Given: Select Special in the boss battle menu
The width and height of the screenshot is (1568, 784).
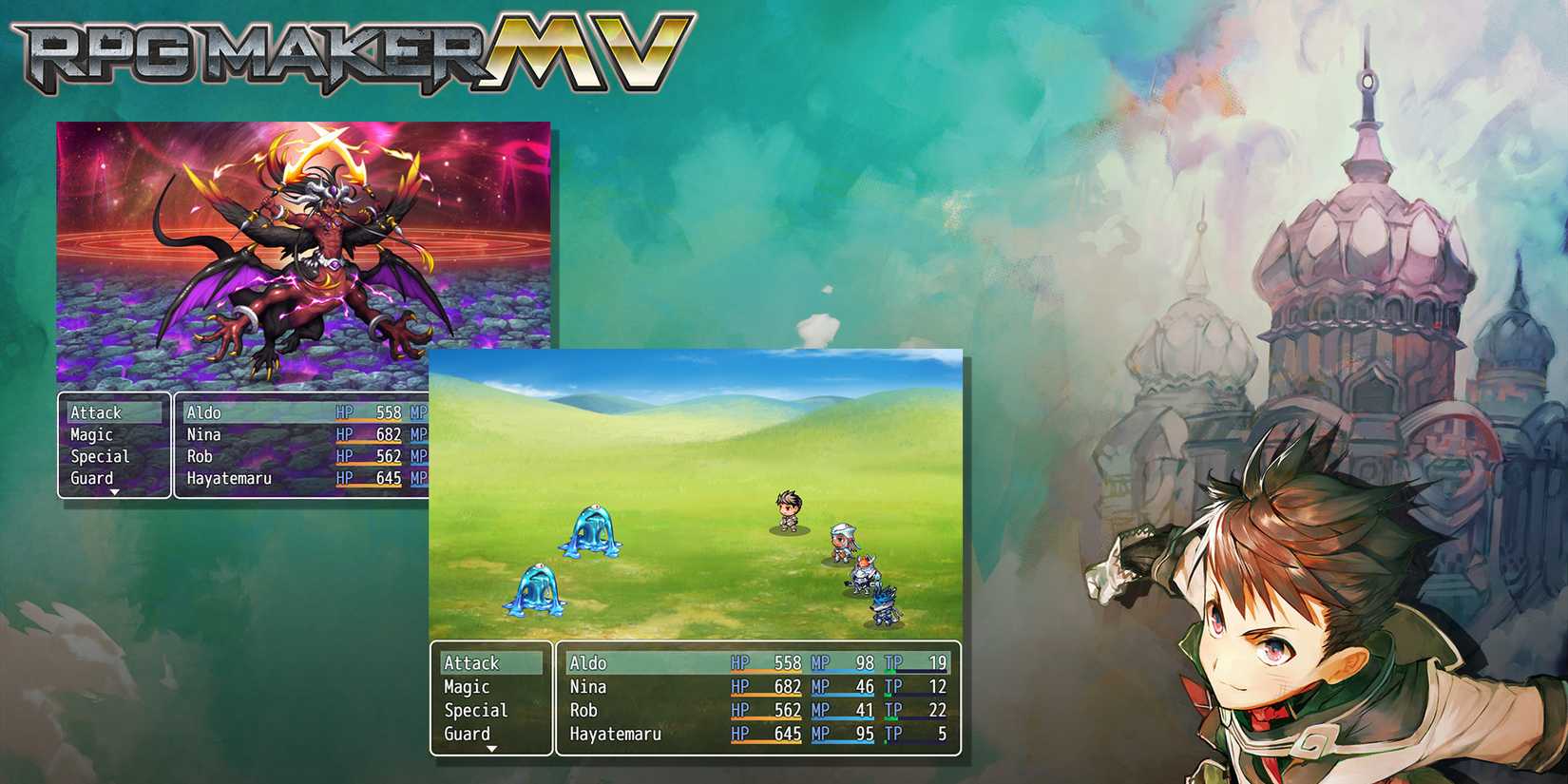Looking at the screenshot, I should pos(99,456).
